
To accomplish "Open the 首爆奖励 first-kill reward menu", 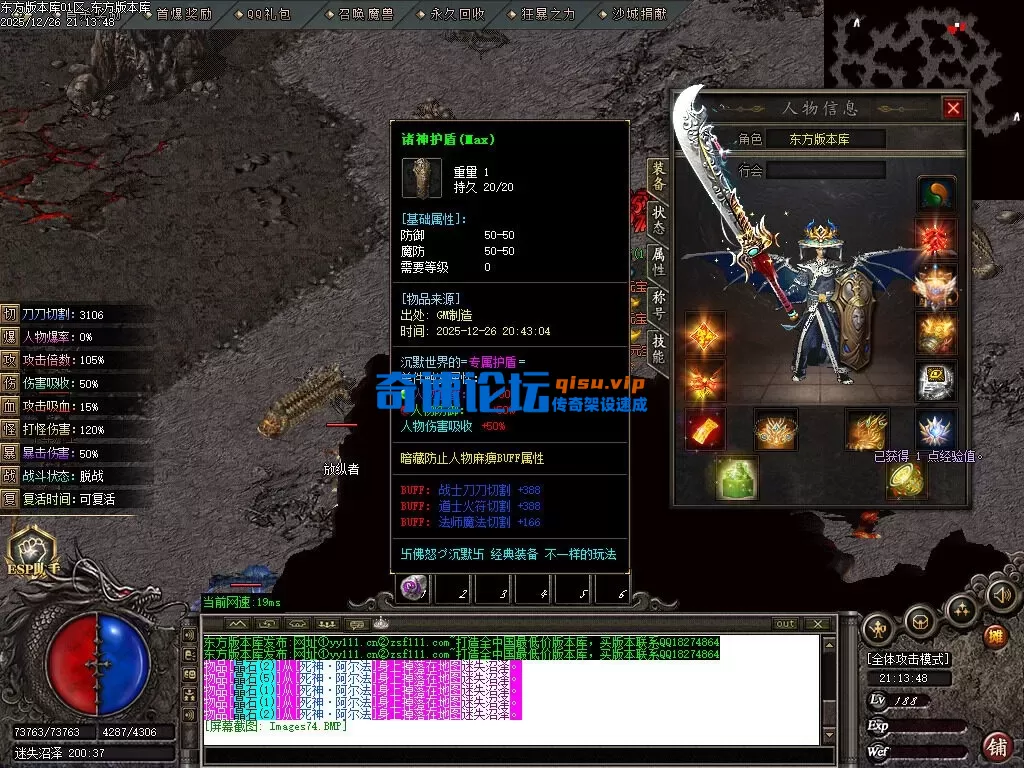I will click(x=184, y=14).
